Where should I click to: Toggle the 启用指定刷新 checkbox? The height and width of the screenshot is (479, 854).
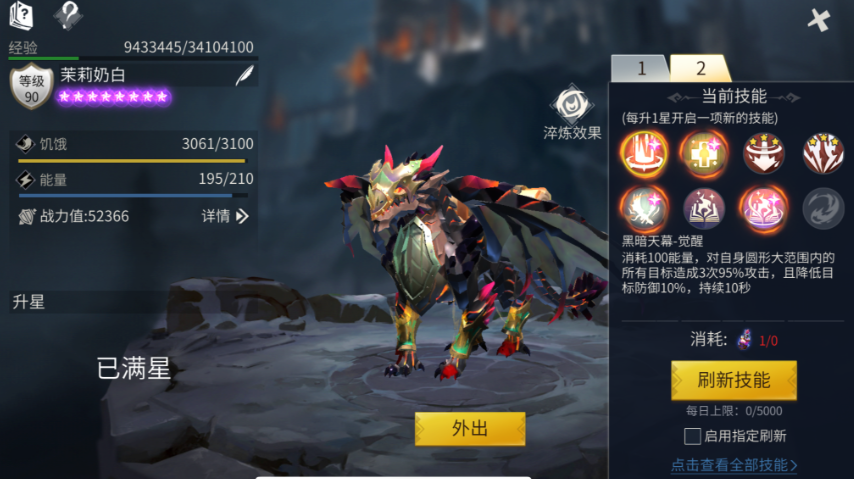click(x=692, y=436)
